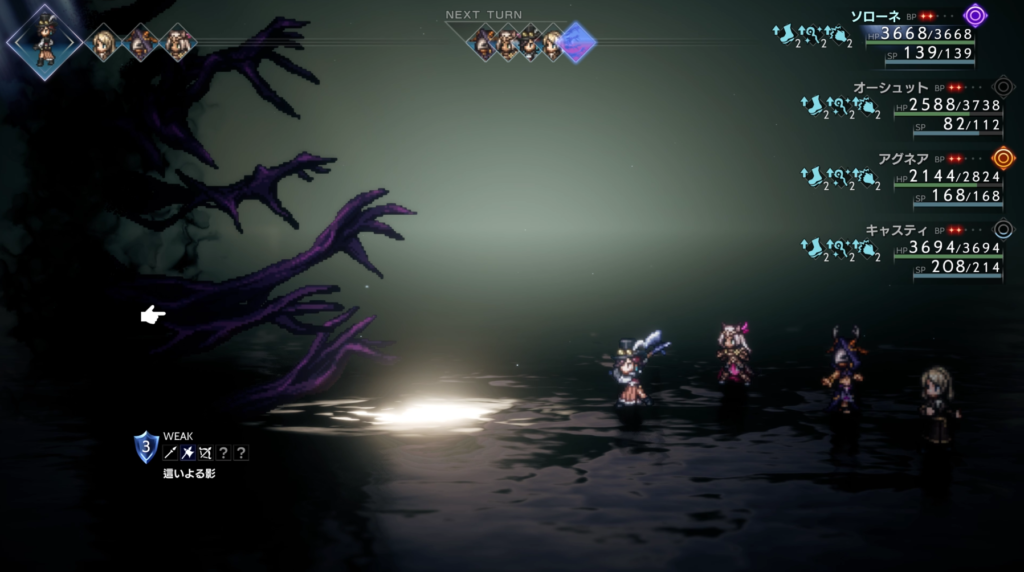Viewport: 1024px width, 572px height.
Task: Target the enemy 這いよる影 name label
Action: click(x=189, y=473)
